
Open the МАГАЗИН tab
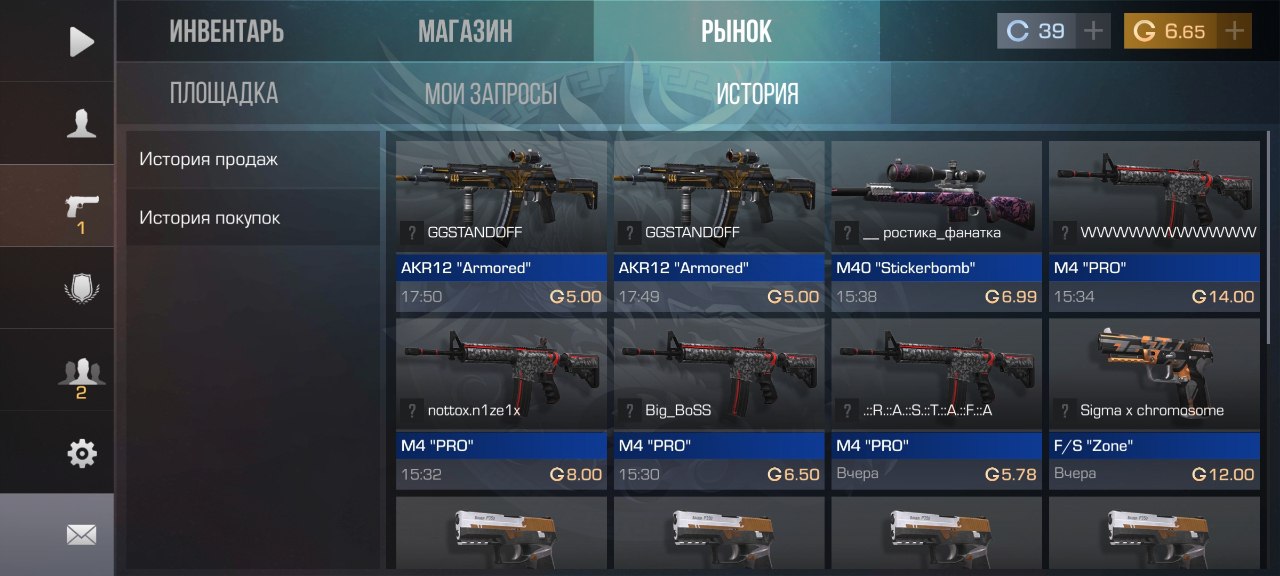(465, 31)
